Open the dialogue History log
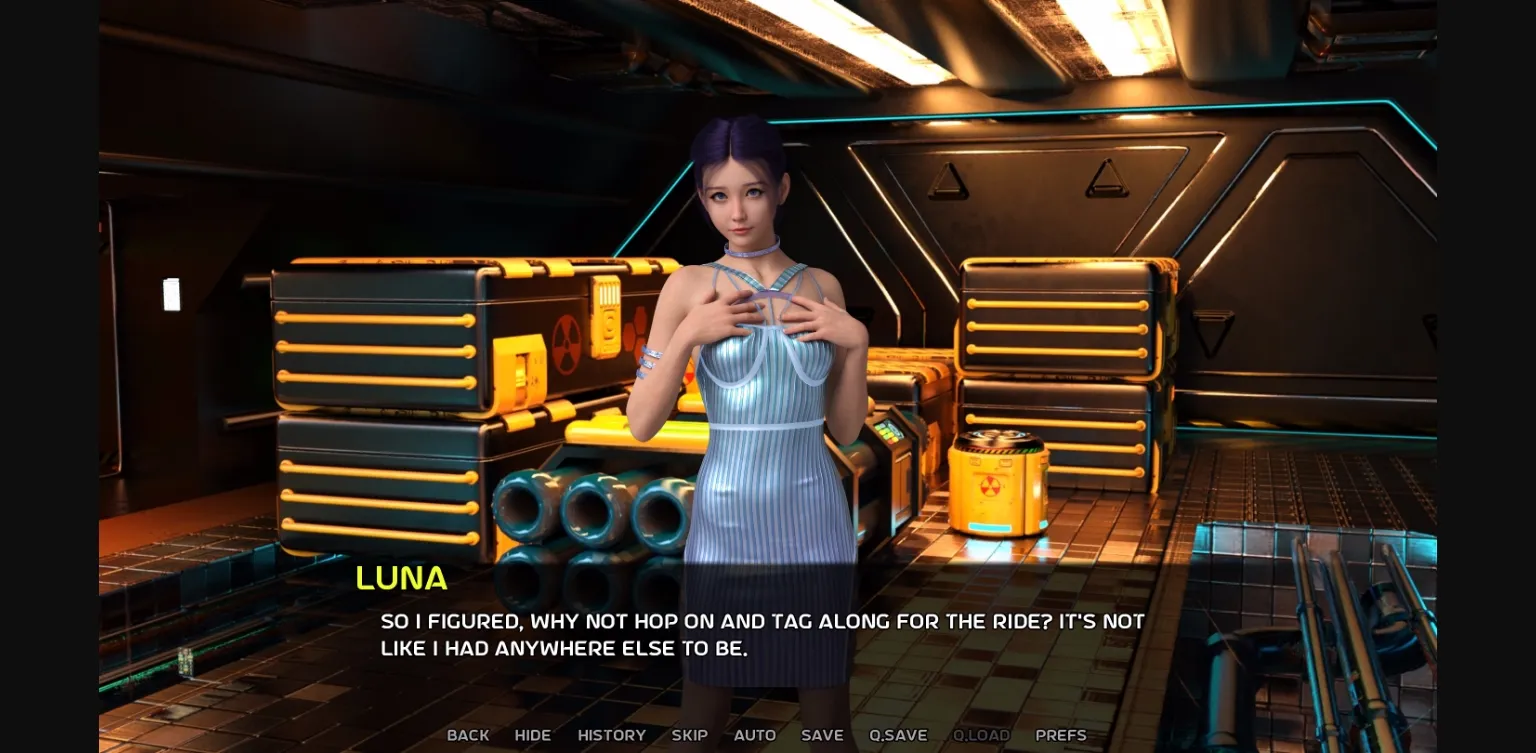Viewport: 1536px width, 753px height. [611, 735]
